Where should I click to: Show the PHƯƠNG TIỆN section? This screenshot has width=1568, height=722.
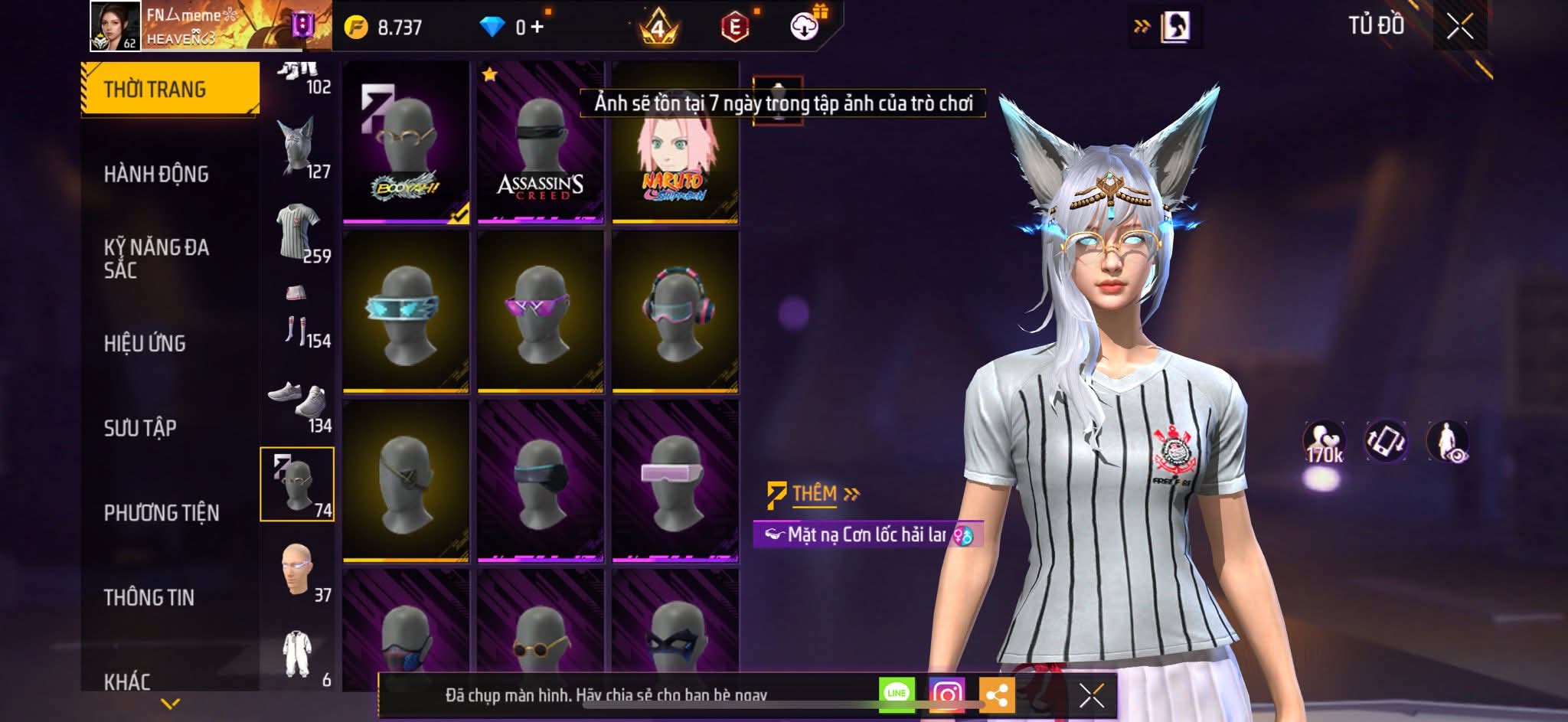tap(161, 512)
